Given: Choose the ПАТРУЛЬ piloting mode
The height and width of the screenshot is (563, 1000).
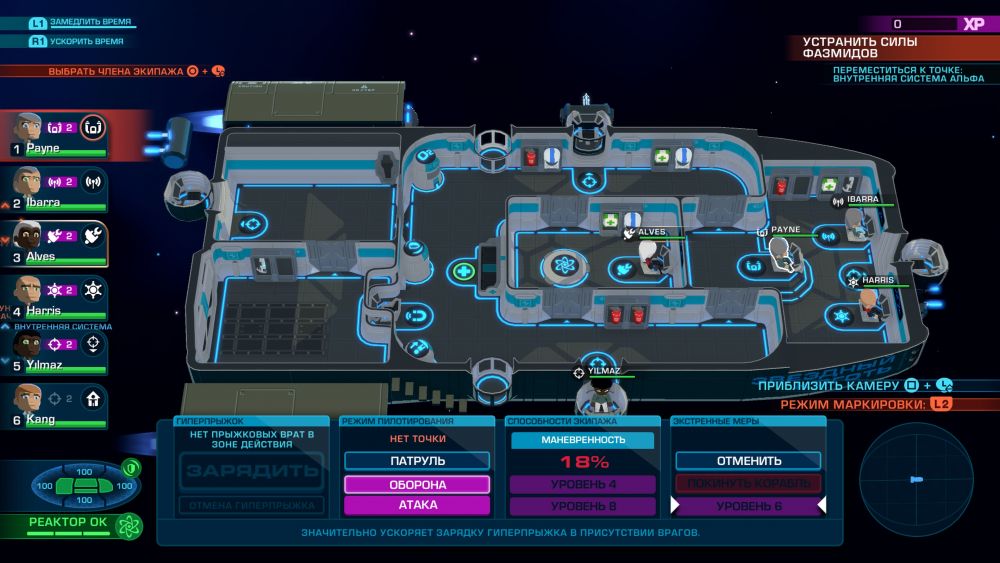Looking at the screenshot, I should click(417, 461).
